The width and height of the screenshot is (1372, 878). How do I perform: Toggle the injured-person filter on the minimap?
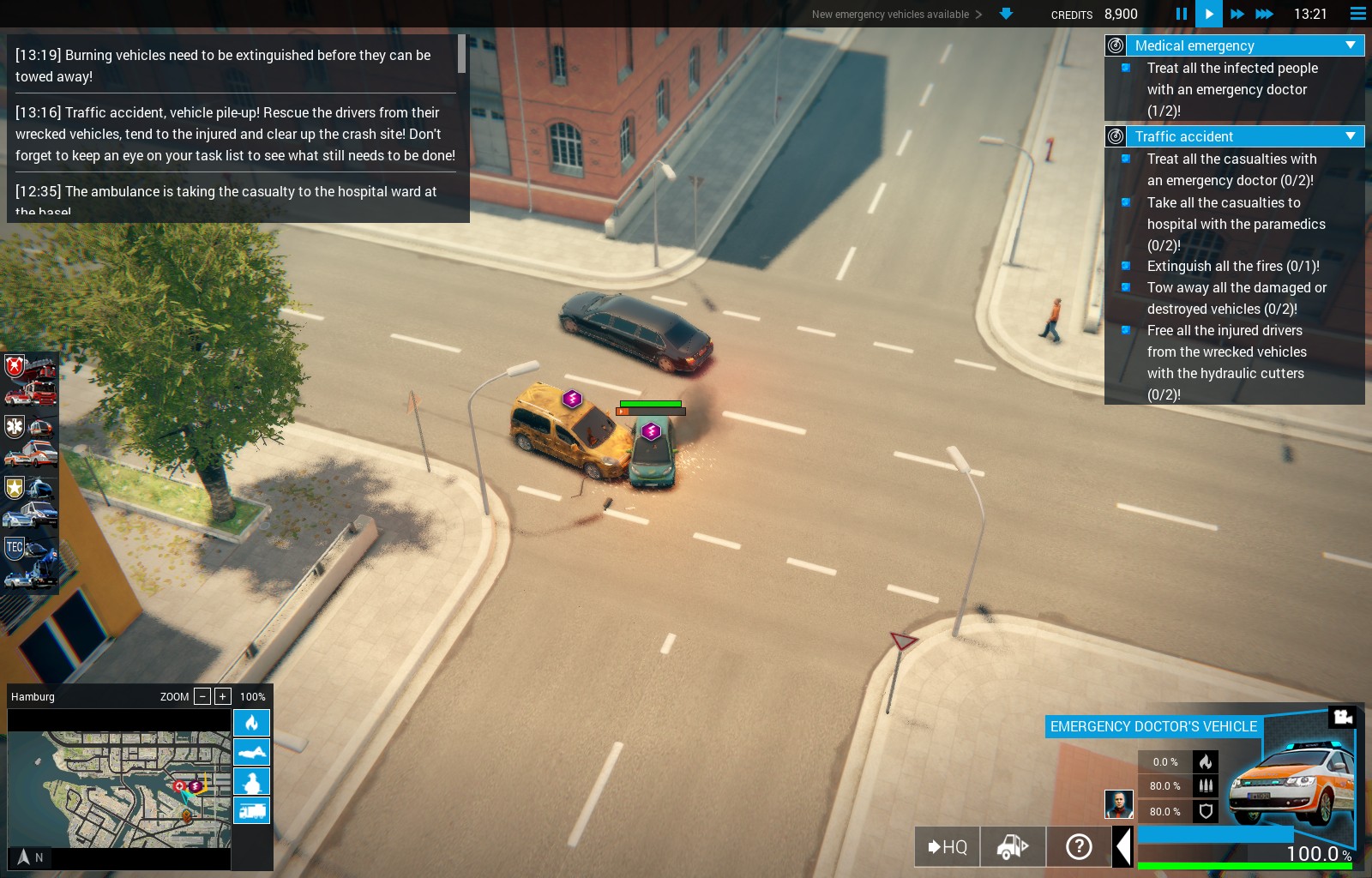[x=251, y=781]
